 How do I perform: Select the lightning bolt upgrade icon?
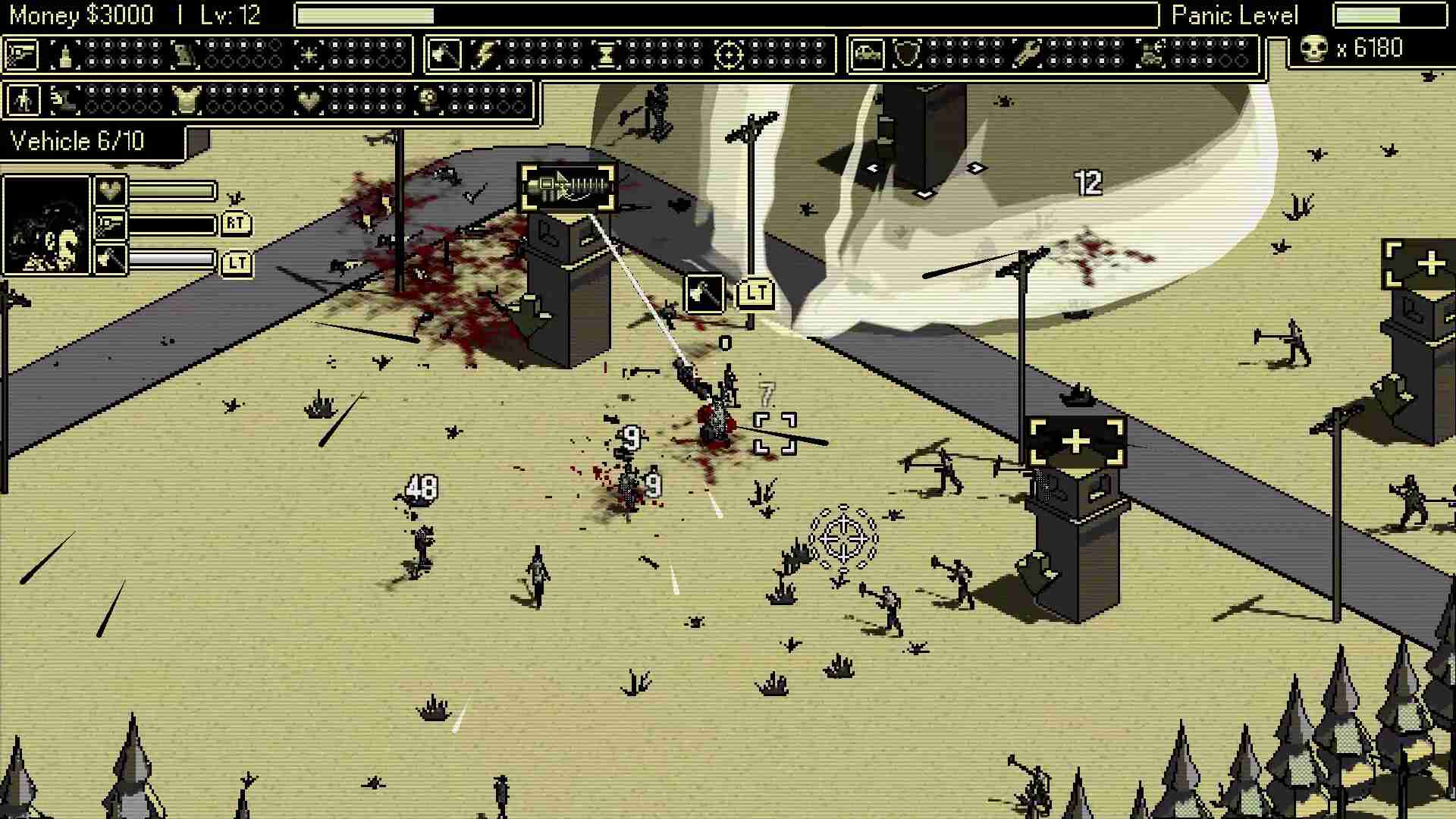pyautogui.click(x=485, y=55)
